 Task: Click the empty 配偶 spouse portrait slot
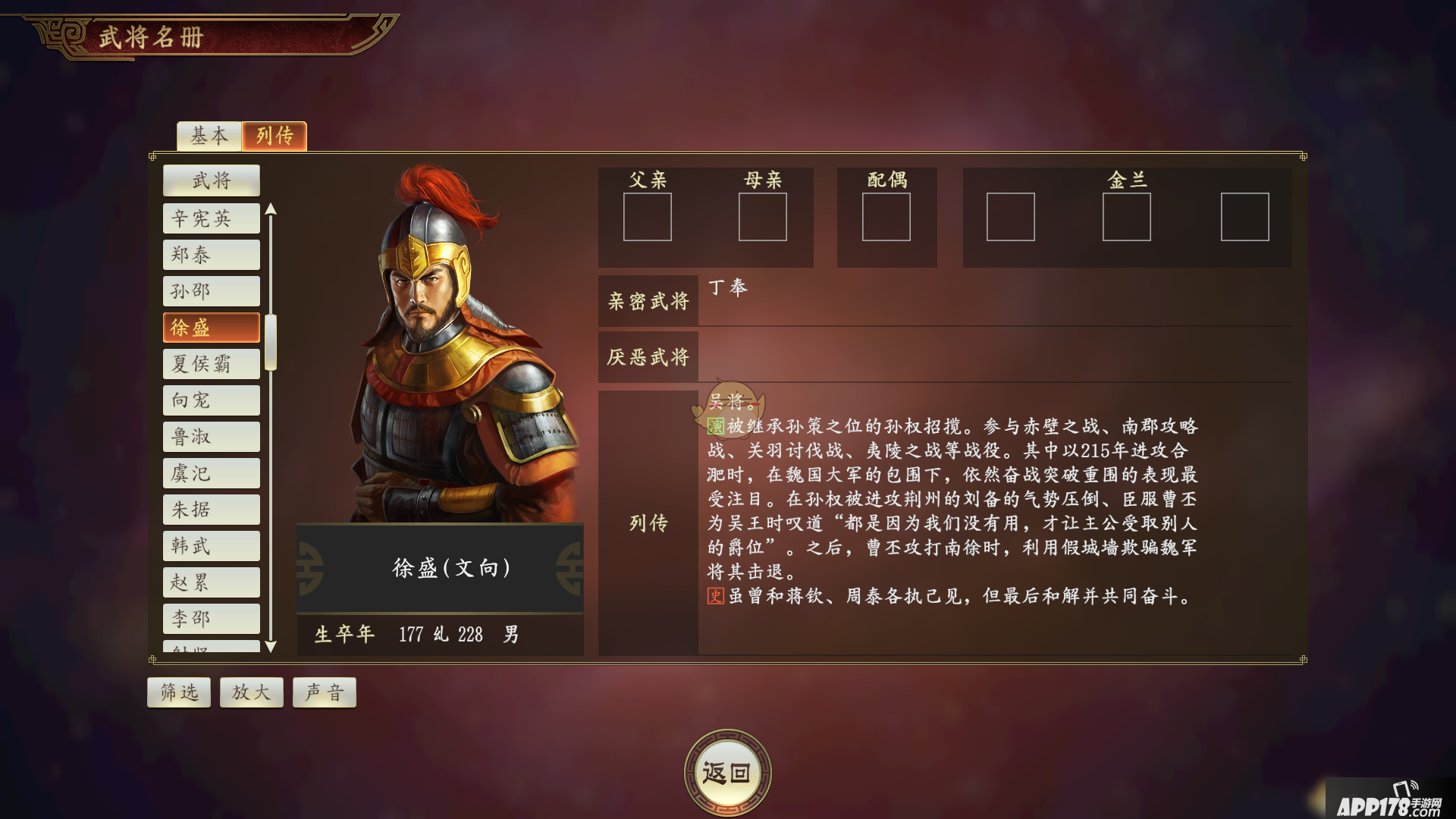pyautogui.click(x=886, y=218)
